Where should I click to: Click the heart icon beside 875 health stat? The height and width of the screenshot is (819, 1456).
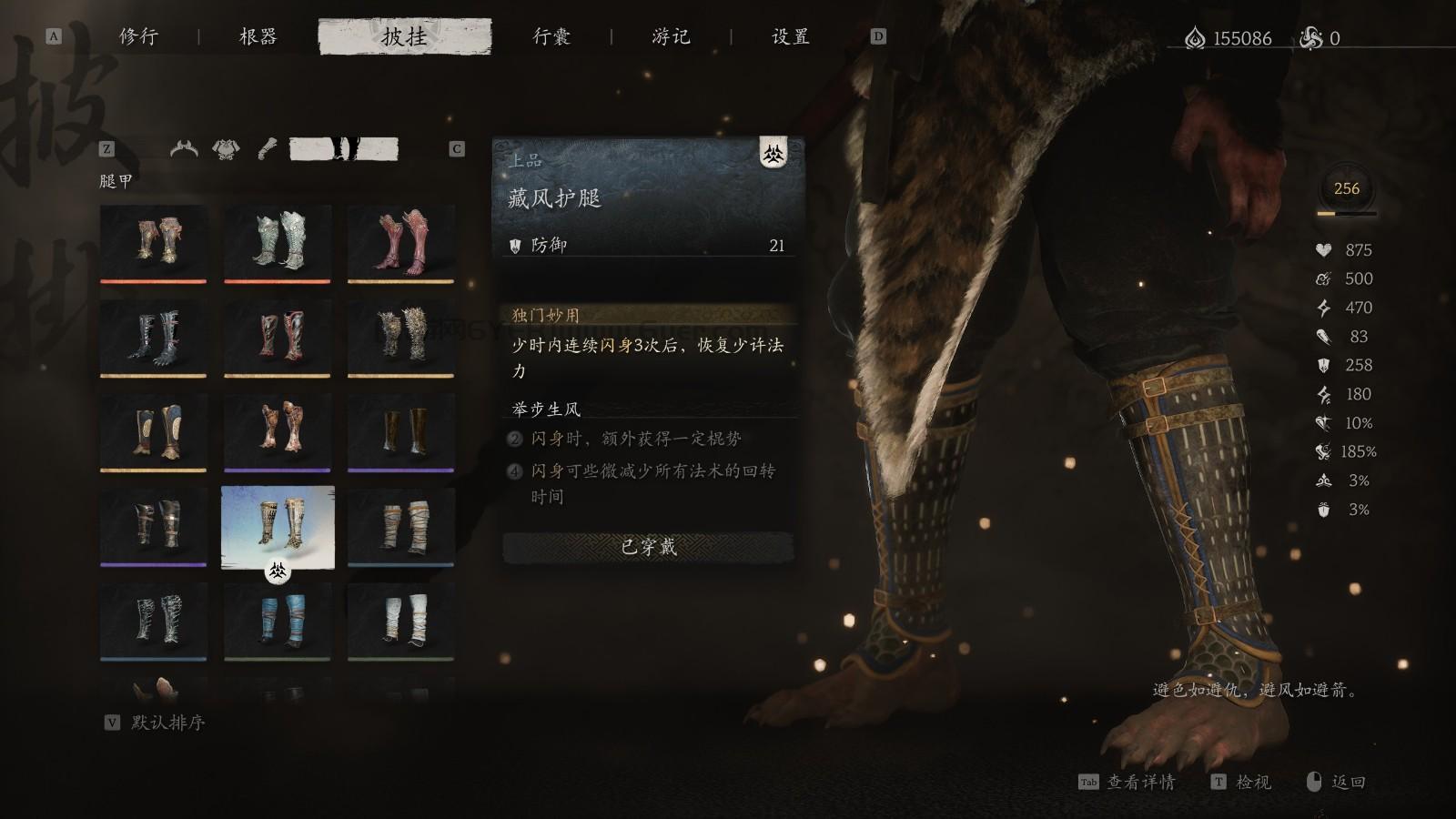click(x=1322, y=249)
